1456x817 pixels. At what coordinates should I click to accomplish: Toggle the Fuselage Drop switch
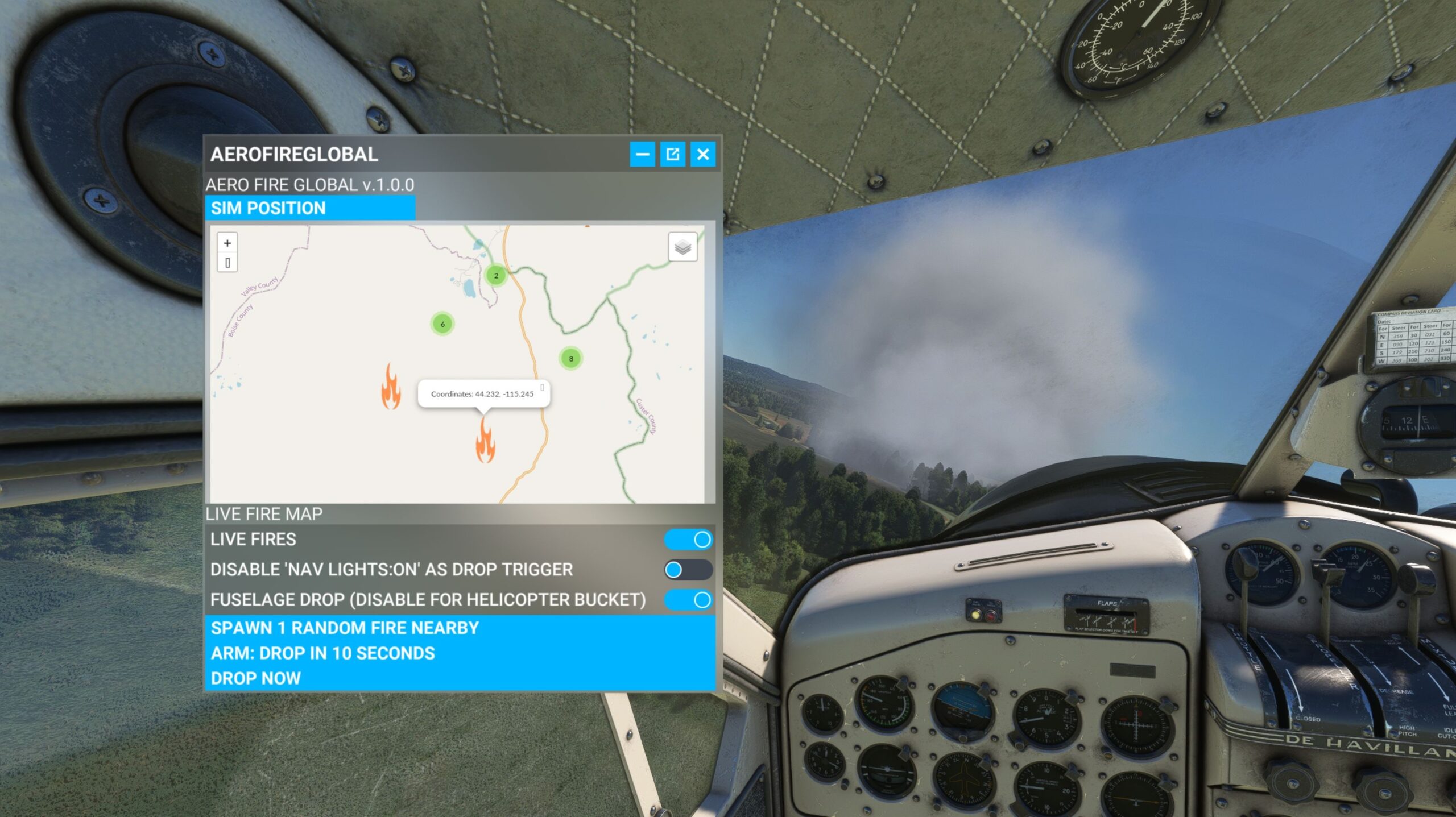coord(688,599)
